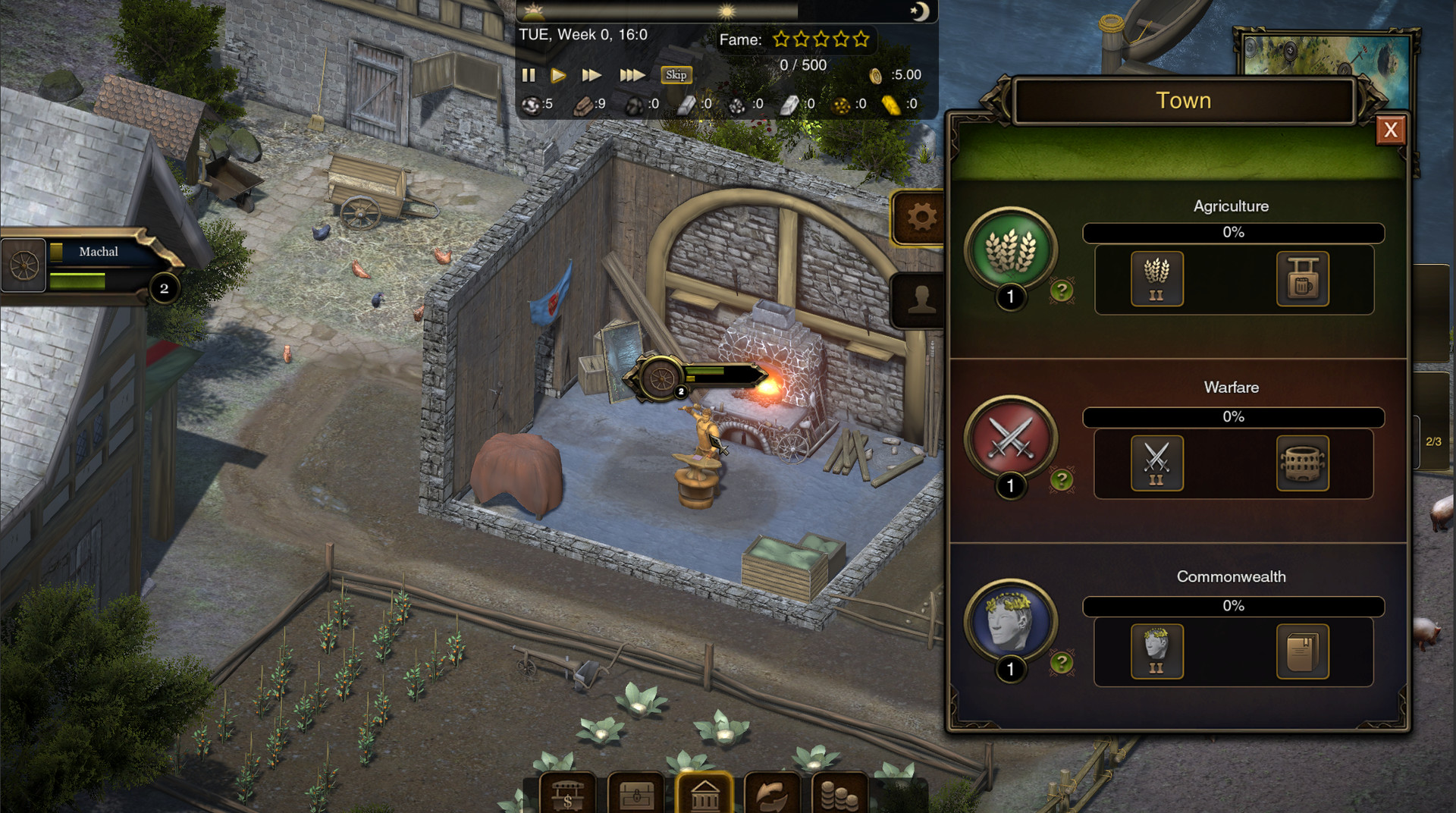
Task: Click the Warfare 0% progress bar
Action: coord(1234,416)
